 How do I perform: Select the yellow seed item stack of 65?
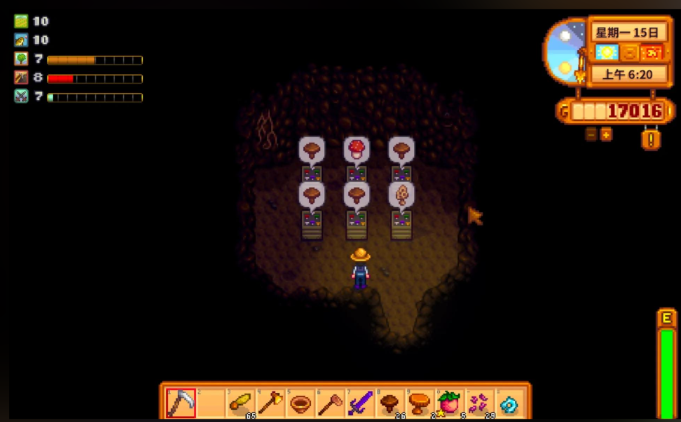coord(240,402)
